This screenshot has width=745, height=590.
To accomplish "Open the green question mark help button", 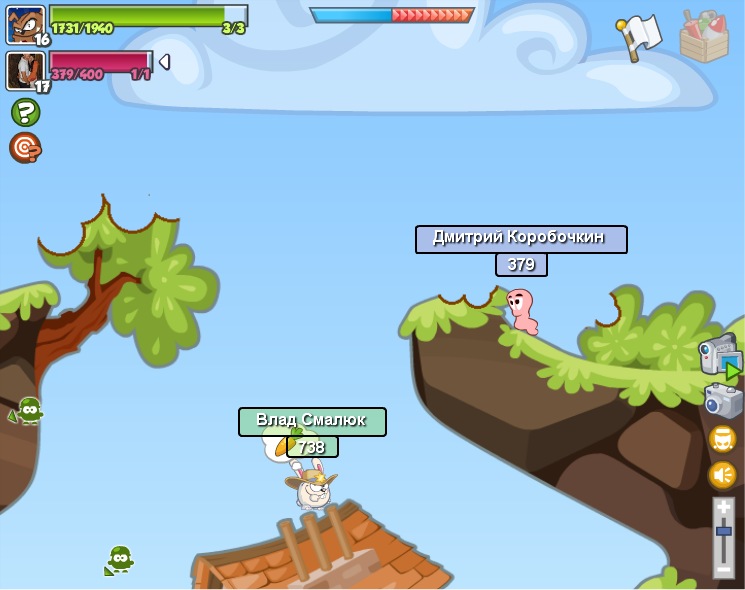I will [x=25, y=112].
